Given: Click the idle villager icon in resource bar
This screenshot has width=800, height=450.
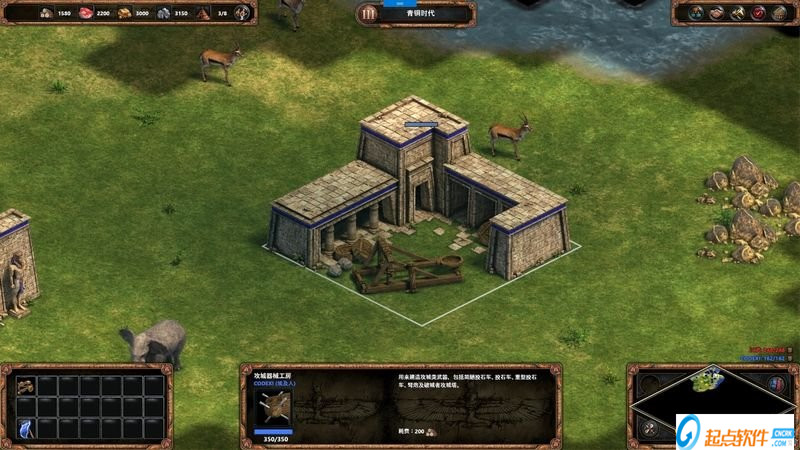Looking at the screenshot, I should point(242,13).
